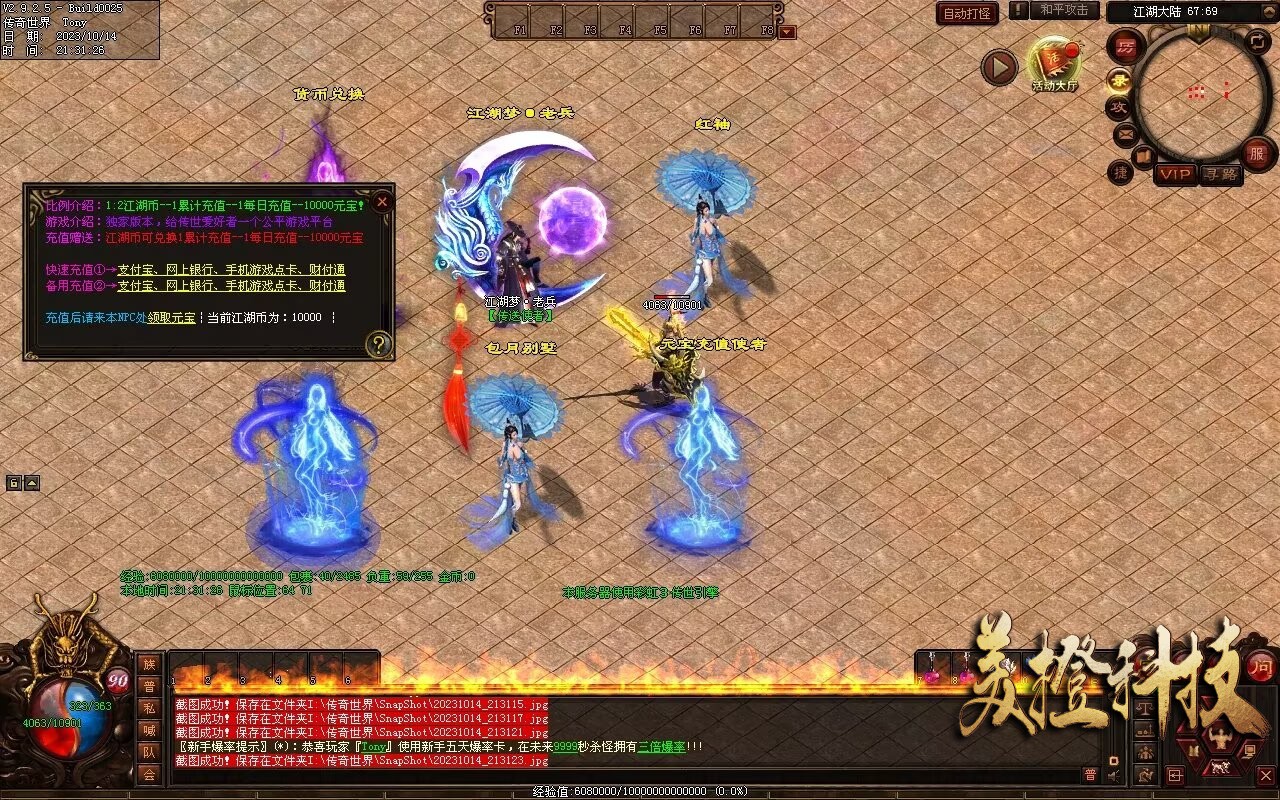Click the round play arrow button
The height and width of the screenshot is (800, 1280).
(998, 67)
